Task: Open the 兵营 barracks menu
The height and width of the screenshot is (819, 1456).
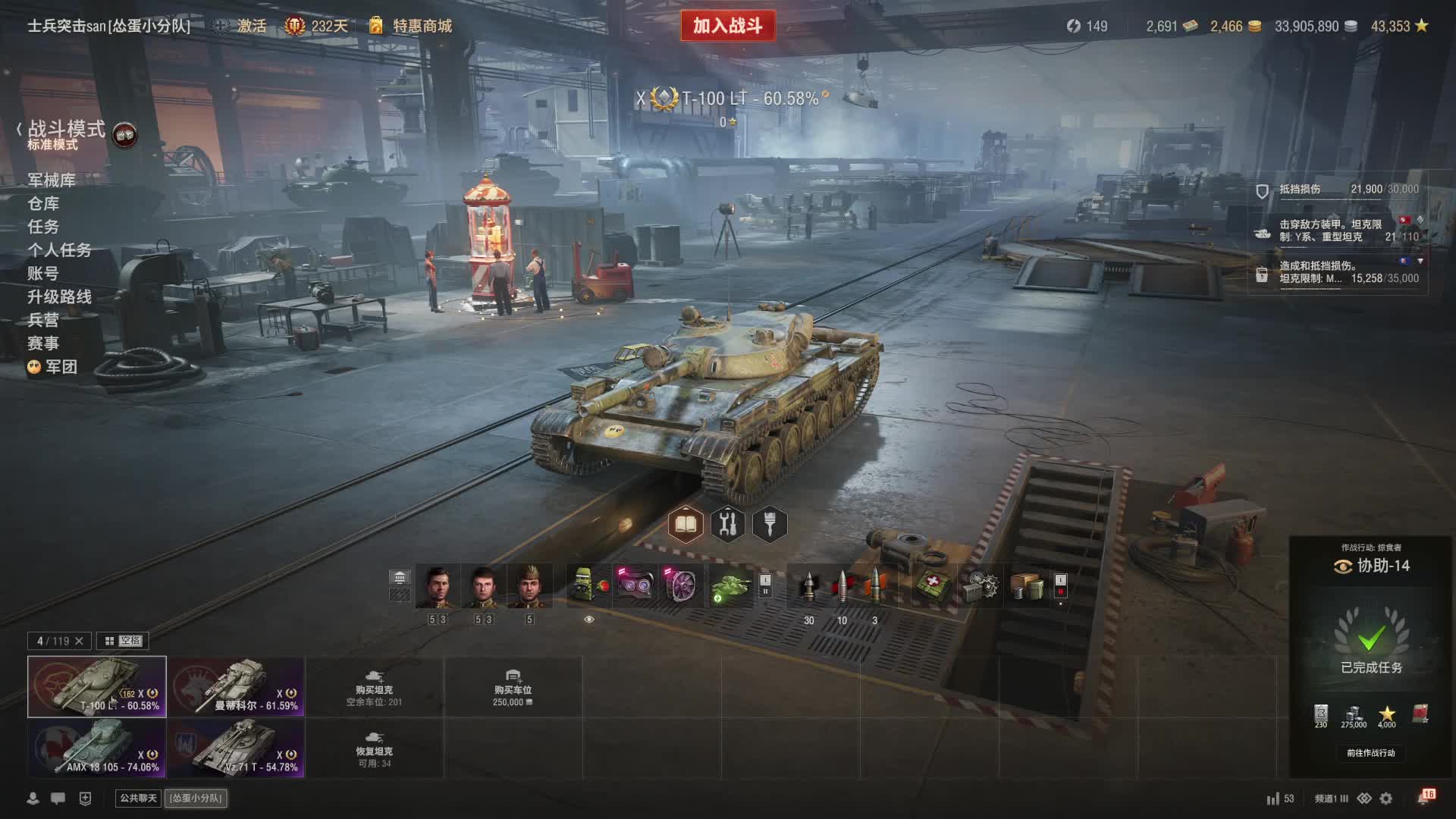Action: pos(43,320)
